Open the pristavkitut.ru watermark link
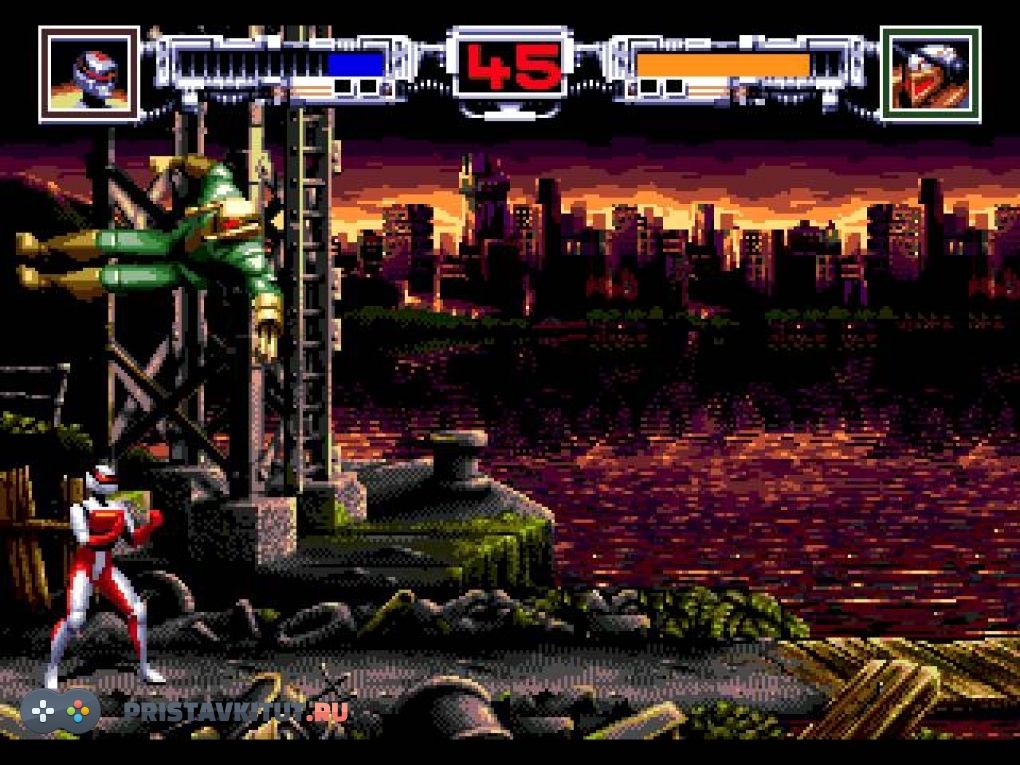This screenshot has height=765, width=1020. (236, 712)
